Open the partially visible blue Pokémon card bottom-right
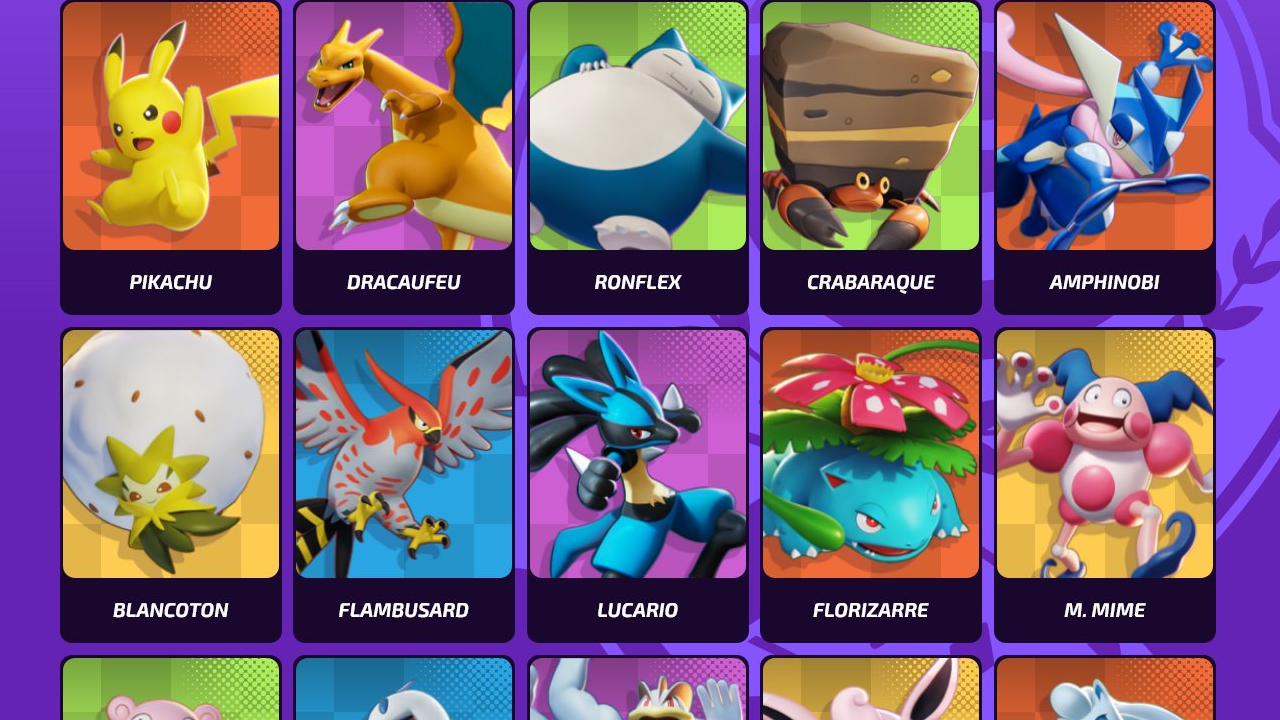This screenshot has width=1280, height=720. 1104,690
